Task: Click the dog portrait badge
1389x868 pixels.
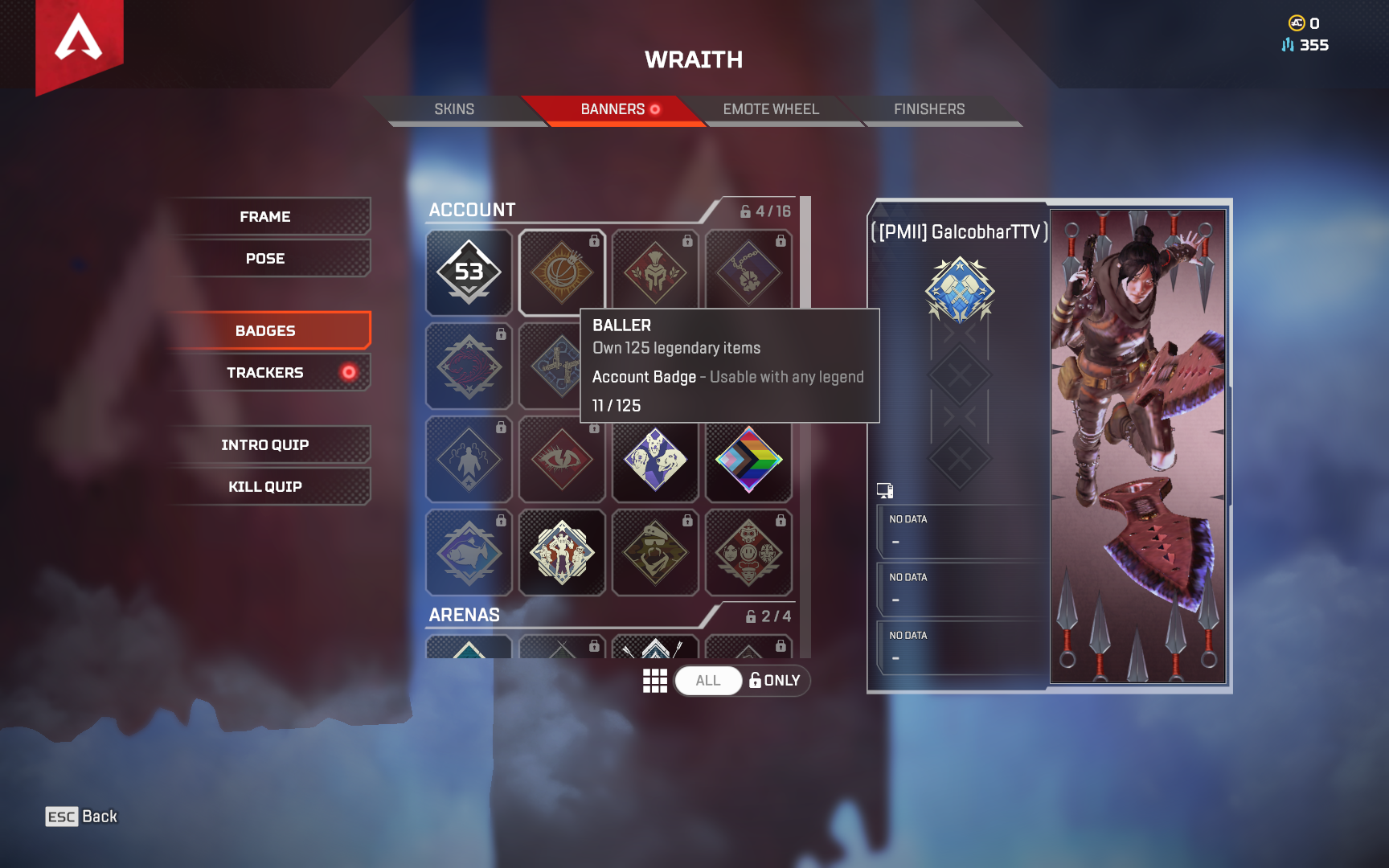Action: [655, 459]
